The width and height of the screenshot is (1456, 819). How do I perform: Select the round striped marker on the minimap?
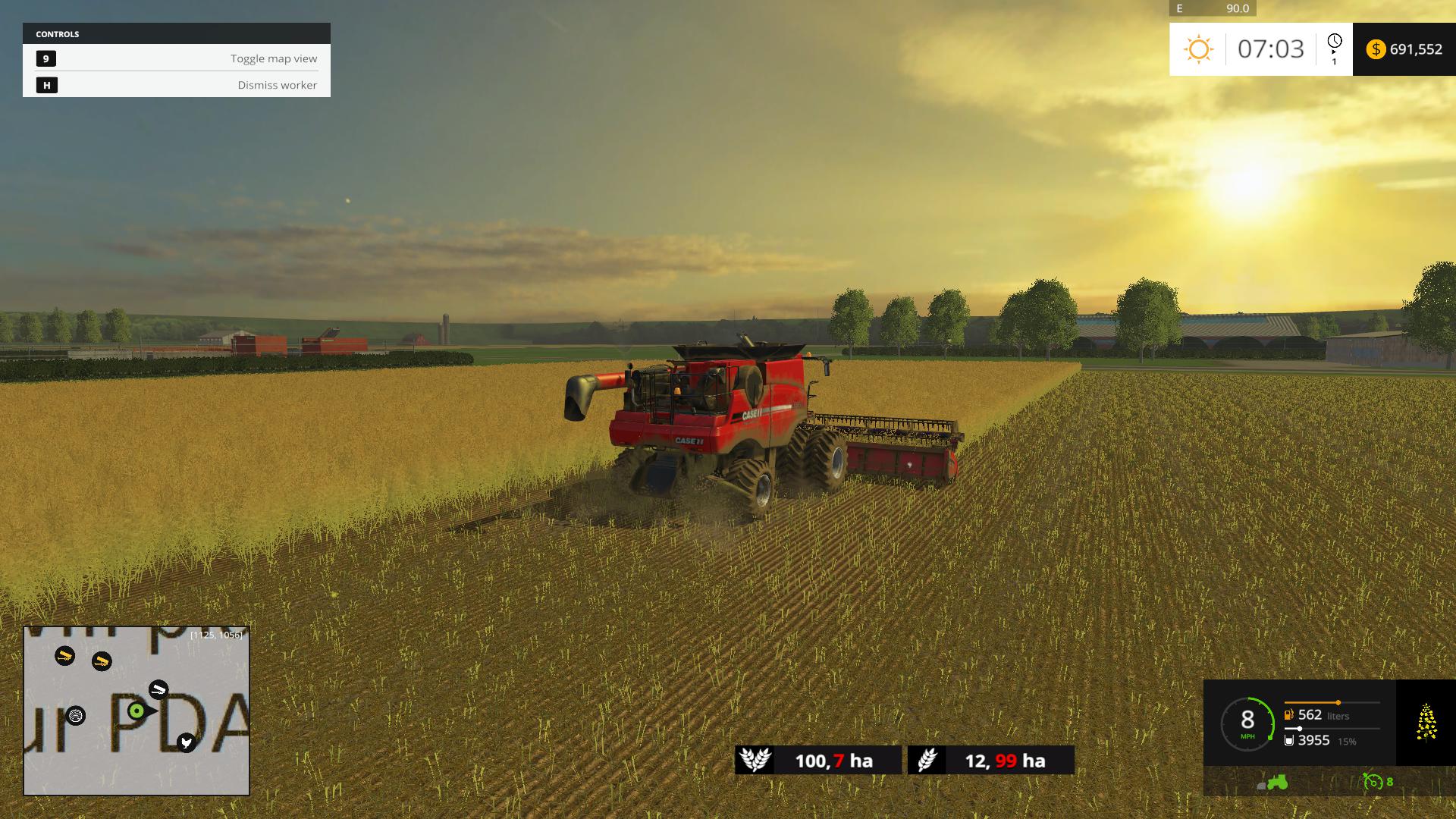pyautogui.click(x=76, y=715)
